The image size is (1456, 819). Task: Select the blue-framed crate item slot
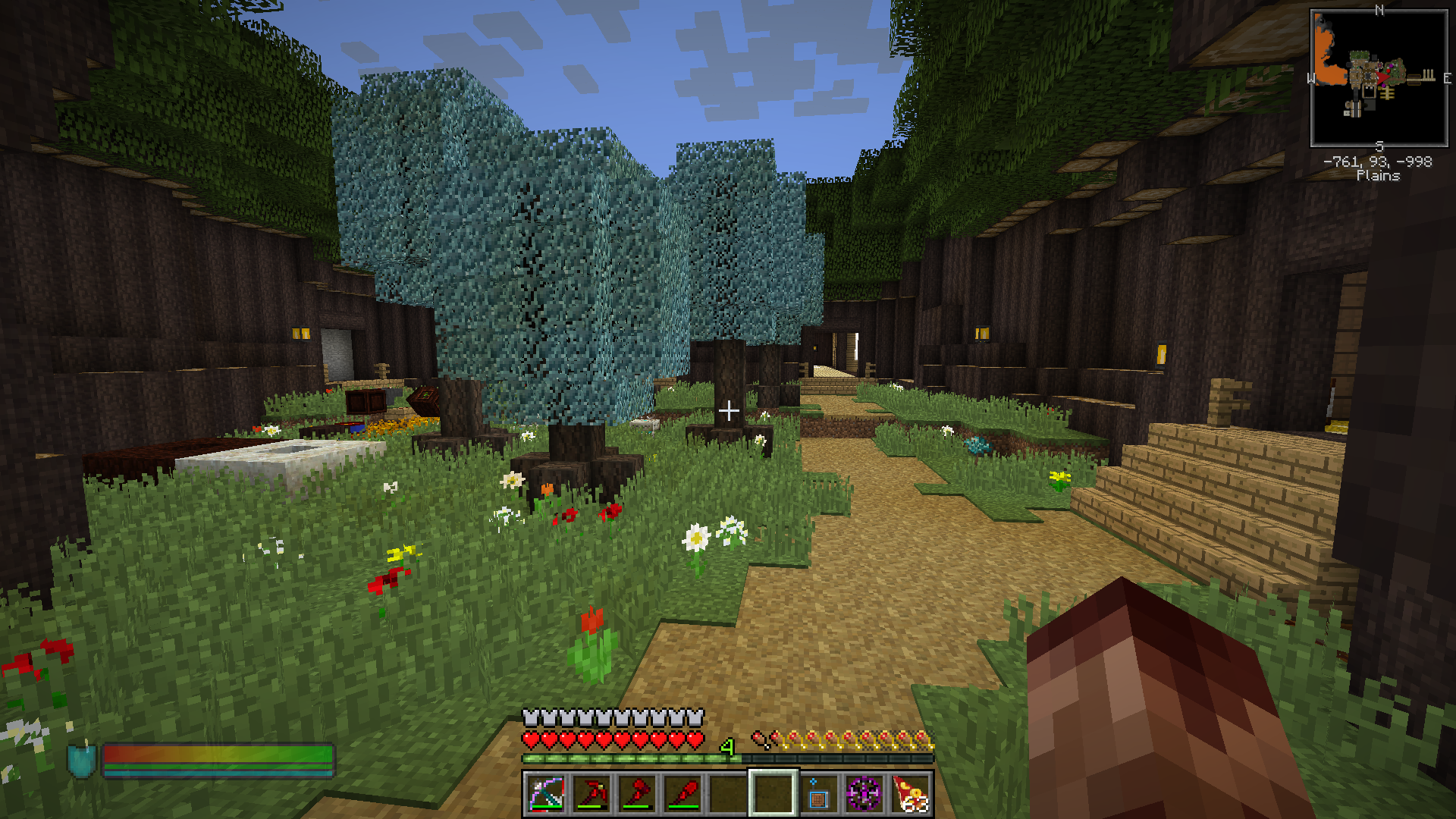pos(818,794)
